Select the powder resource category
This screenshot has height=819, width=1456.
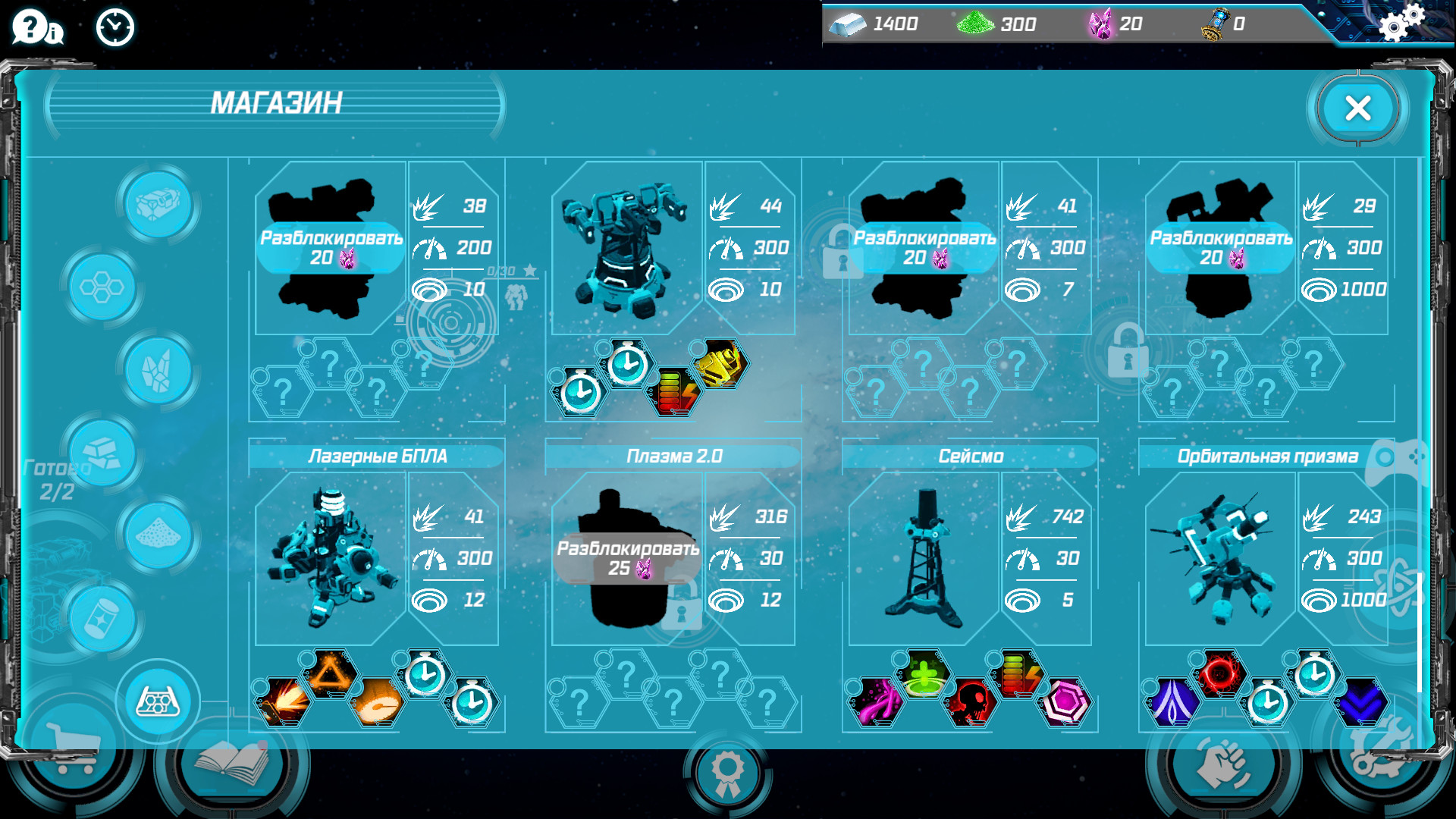pos(155,536)
